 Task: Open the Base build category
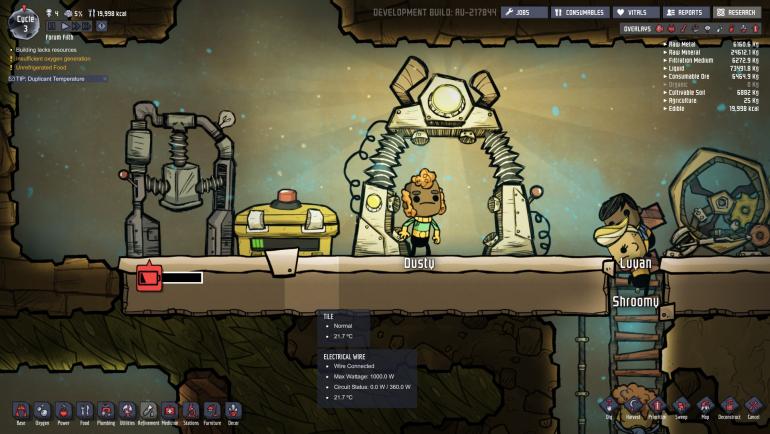point(20,410)
